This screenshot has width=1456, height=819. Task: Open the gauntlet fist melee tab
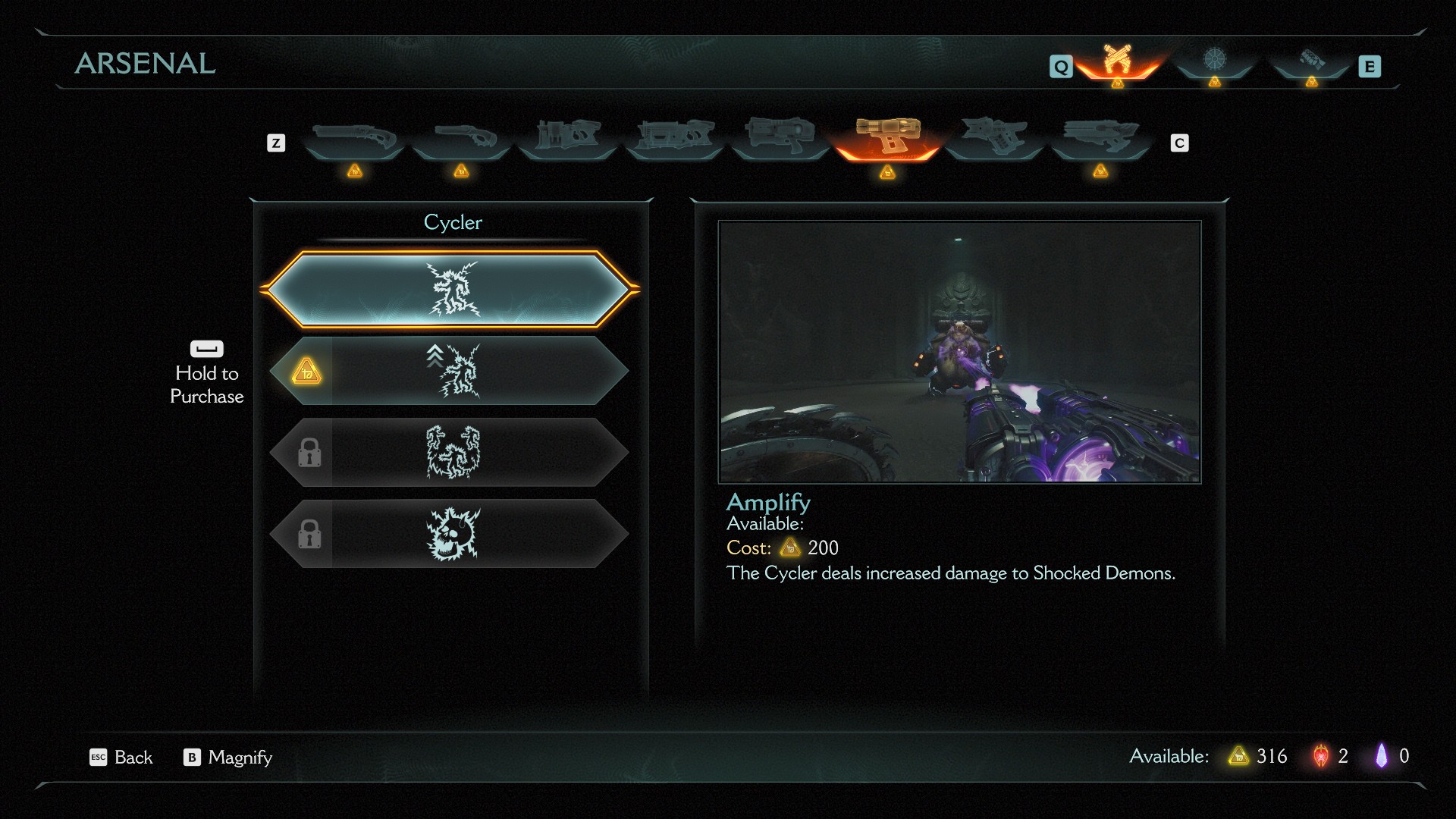pos(1311,61)
